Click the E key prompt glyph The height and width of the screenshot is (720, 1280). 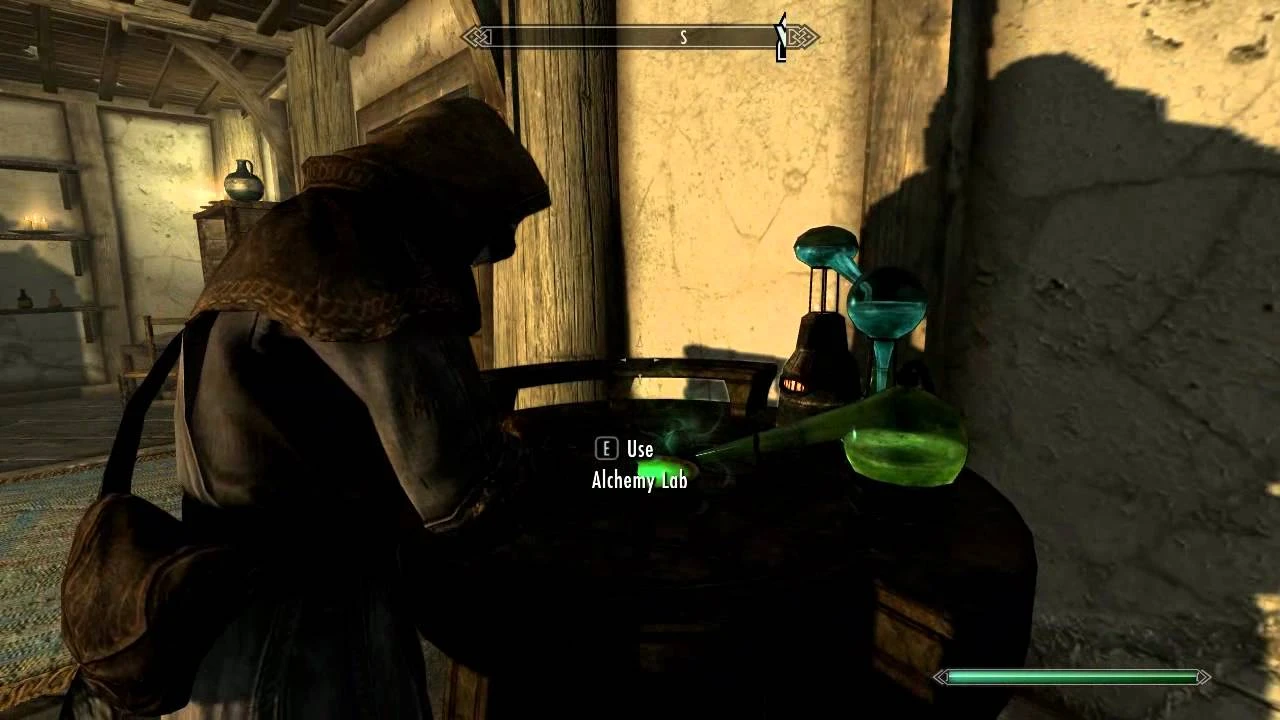coord(606,449)
